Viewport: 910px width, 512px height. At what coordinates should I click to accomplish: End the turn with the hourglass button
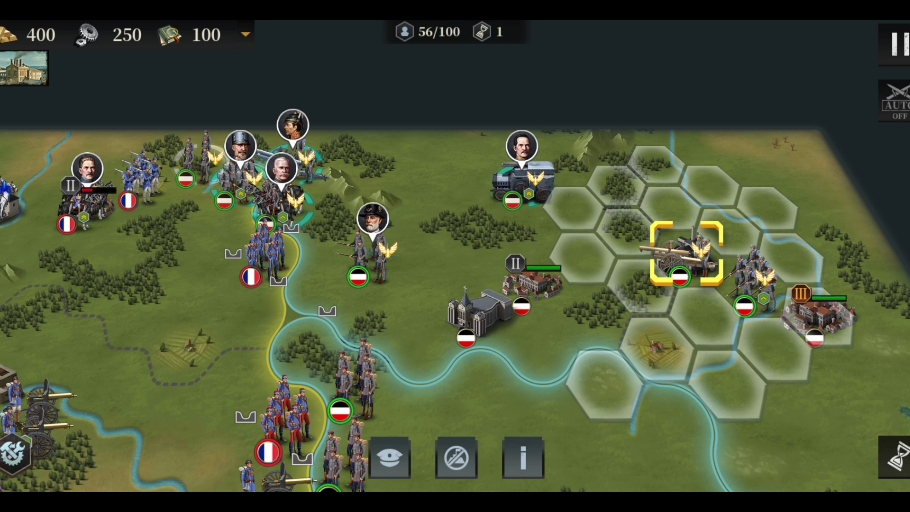click(896, 456)
